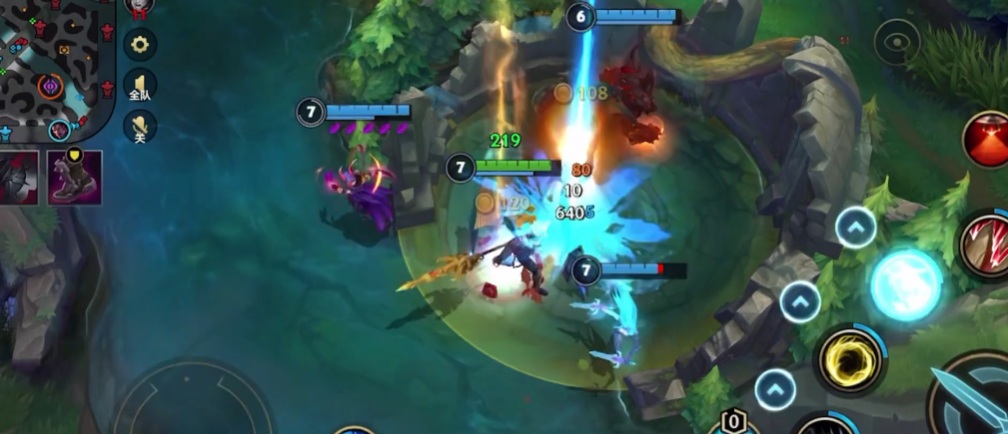Toggle the 全队 team voice speaker

(140, 85)
